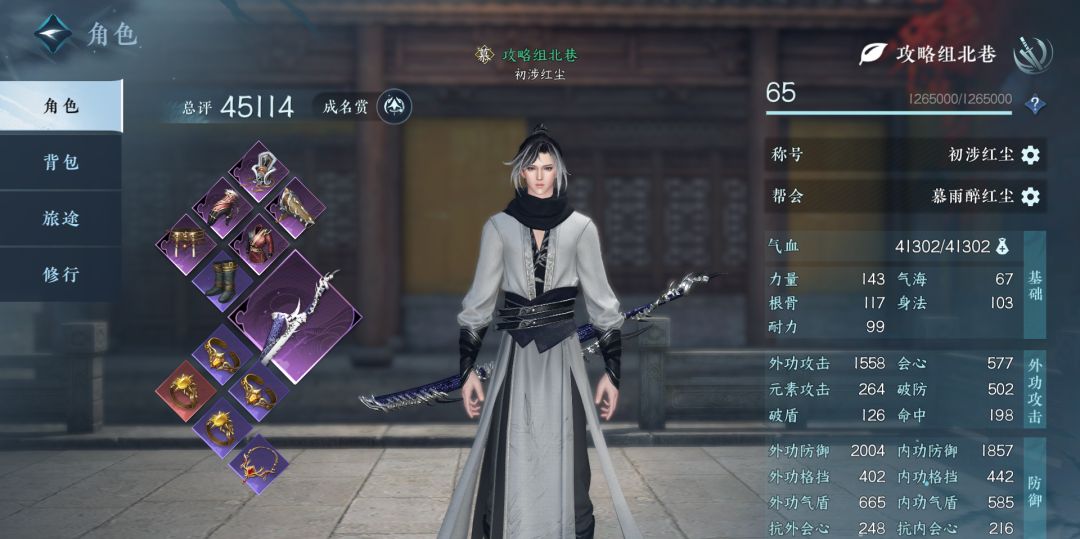Select the 外功攻击 stats section label
This screenshot has width=1080, height=539.
coord(1034,389)
